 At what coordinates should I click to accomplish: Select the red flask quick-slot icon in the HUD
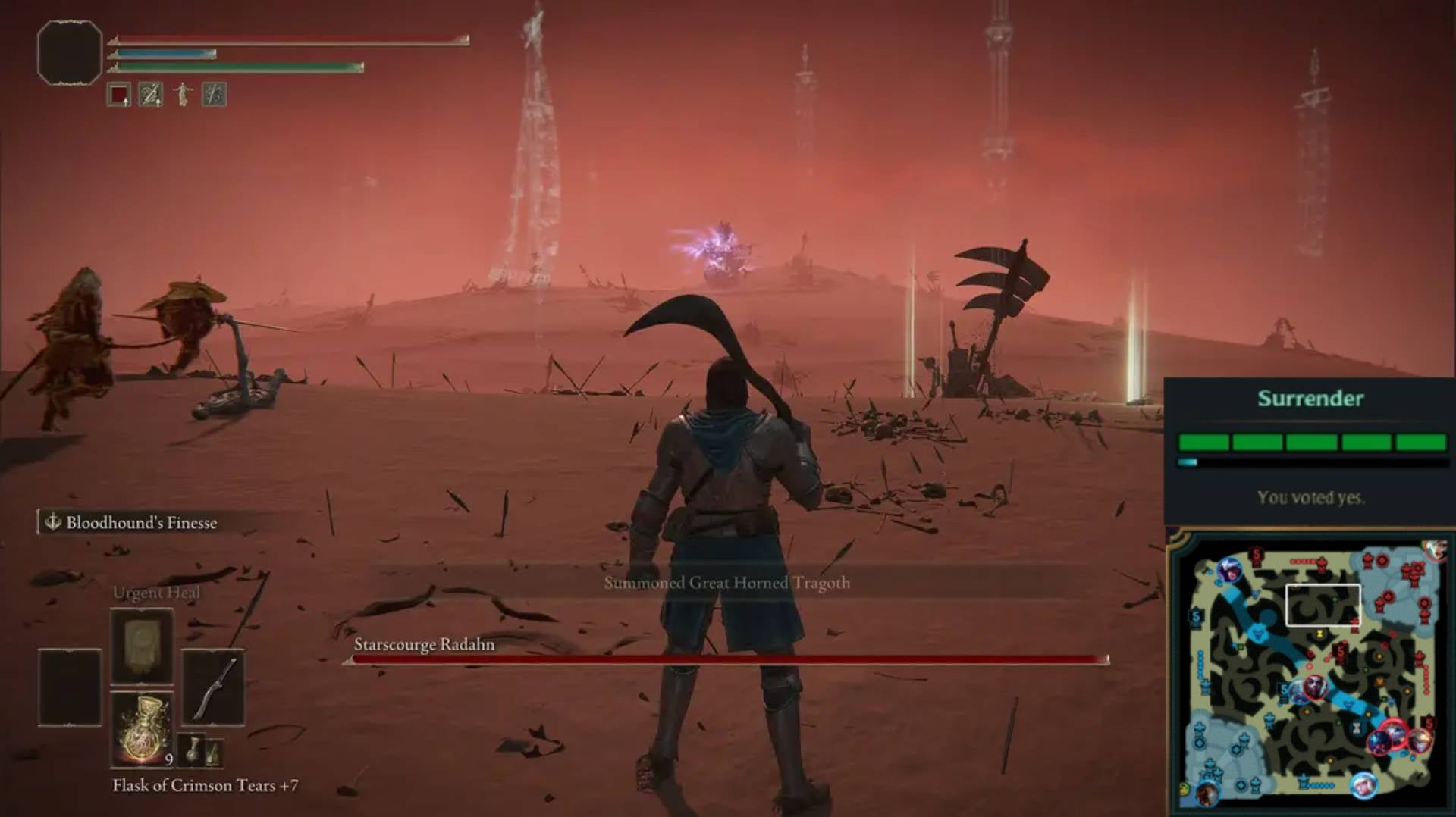(118, 95)
